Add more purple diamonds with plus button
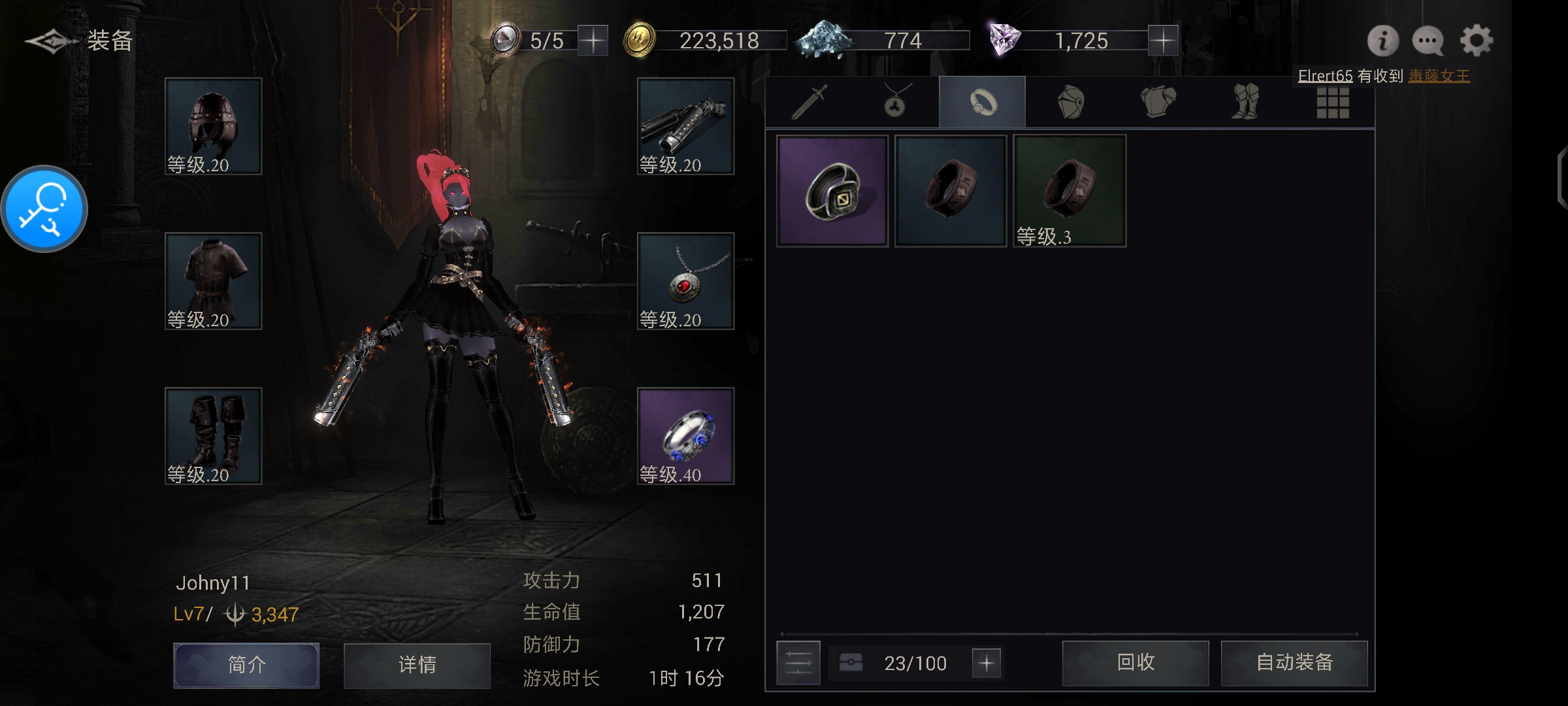This screenshot has height=706, width=1568. coord(1163,41)
